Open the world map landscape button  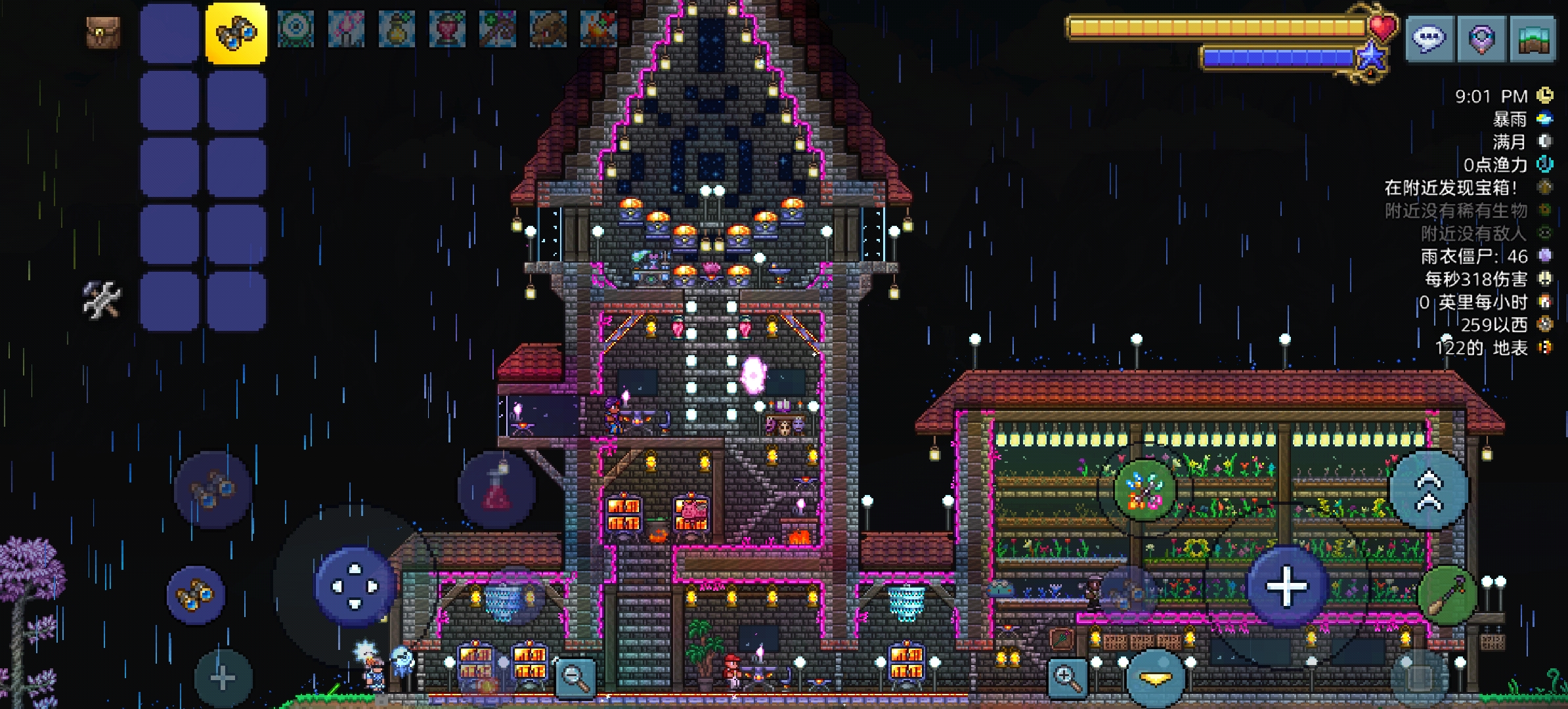tap(1533, 38)
